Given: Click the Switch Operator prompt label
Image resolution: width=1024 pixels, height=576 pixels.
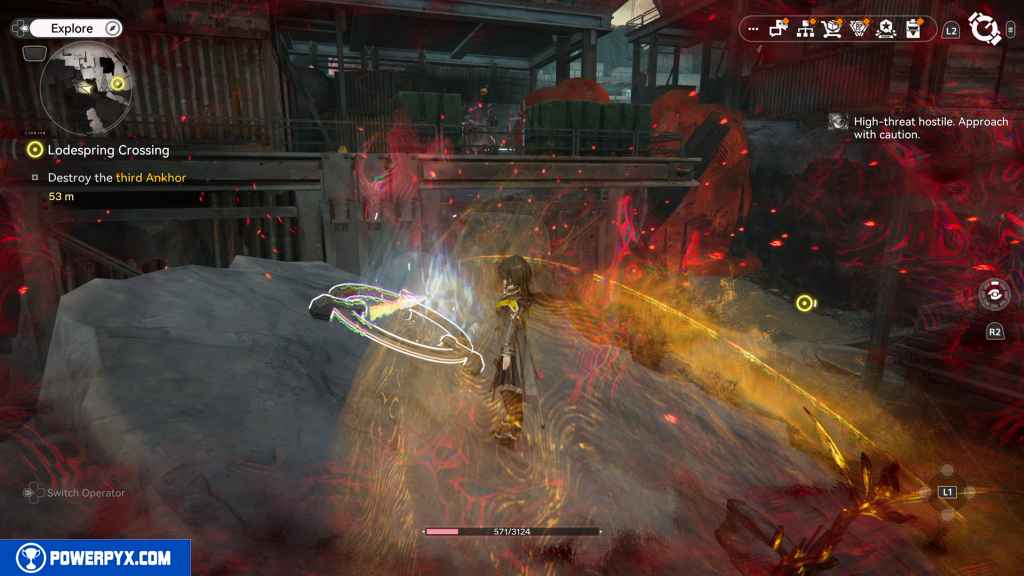Looking at the screenshot, I should click(x=86, y=493).
